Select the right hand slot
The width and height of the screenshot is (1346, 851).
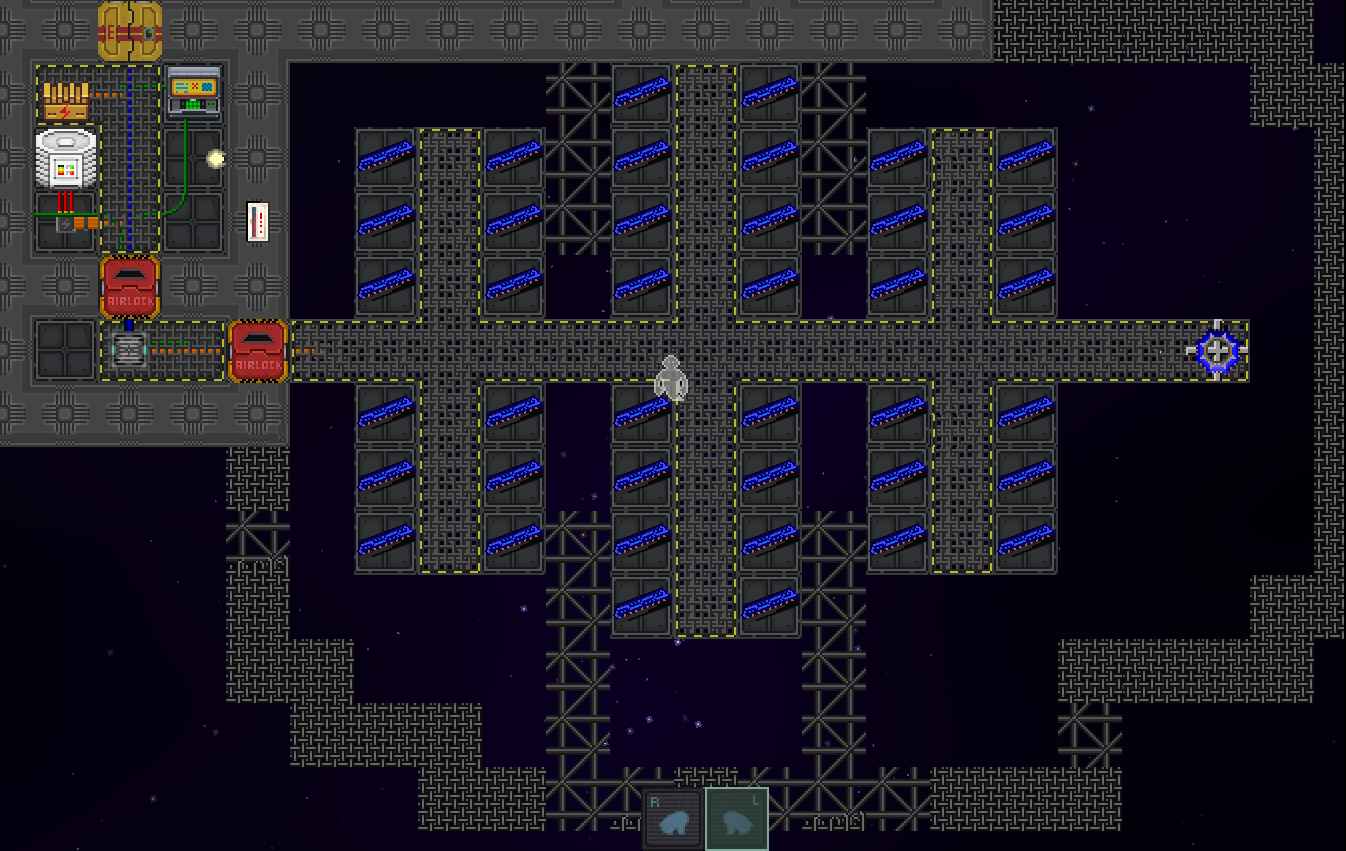pyautogui.click(x=672, y=819)
